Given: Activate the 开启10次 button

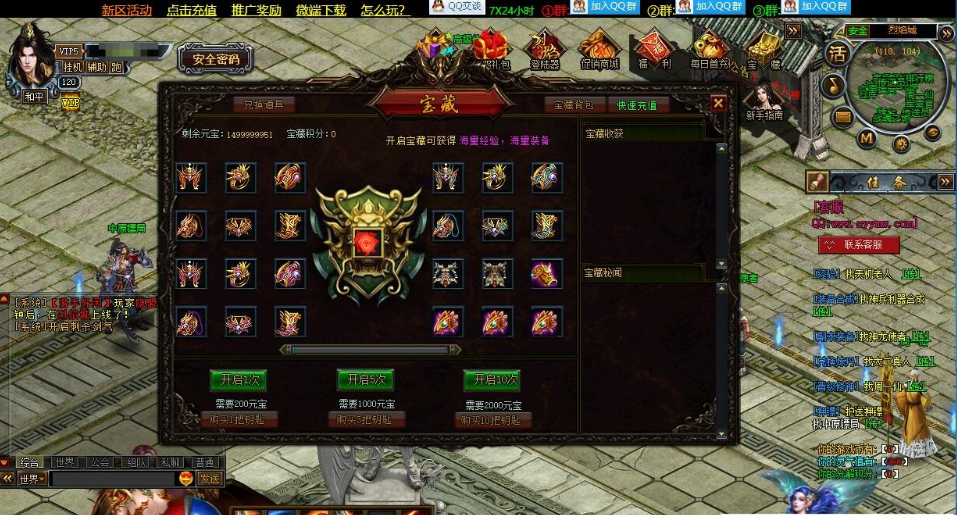Looking at the screenshot, I should point(492,380).
